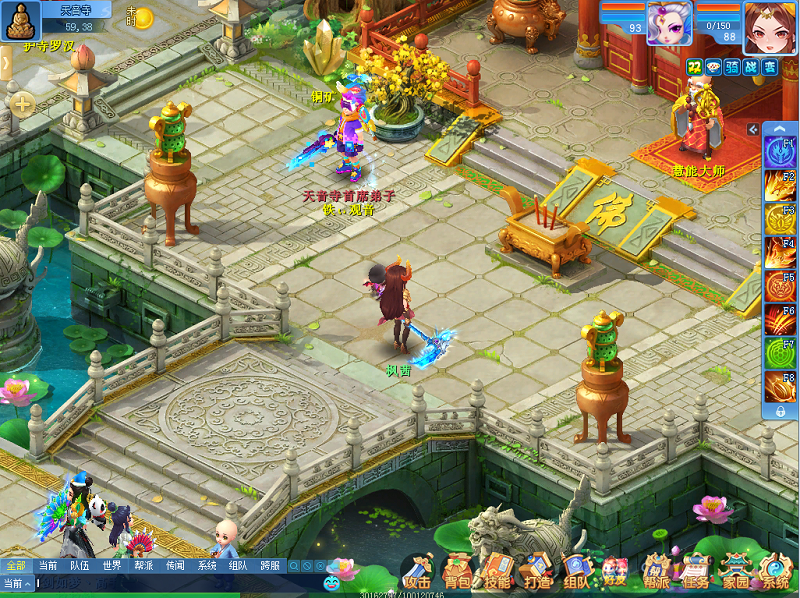Switch to the 世界 chat tab
The width and height of the screenshot is (800, 598).
pos(111,565)
